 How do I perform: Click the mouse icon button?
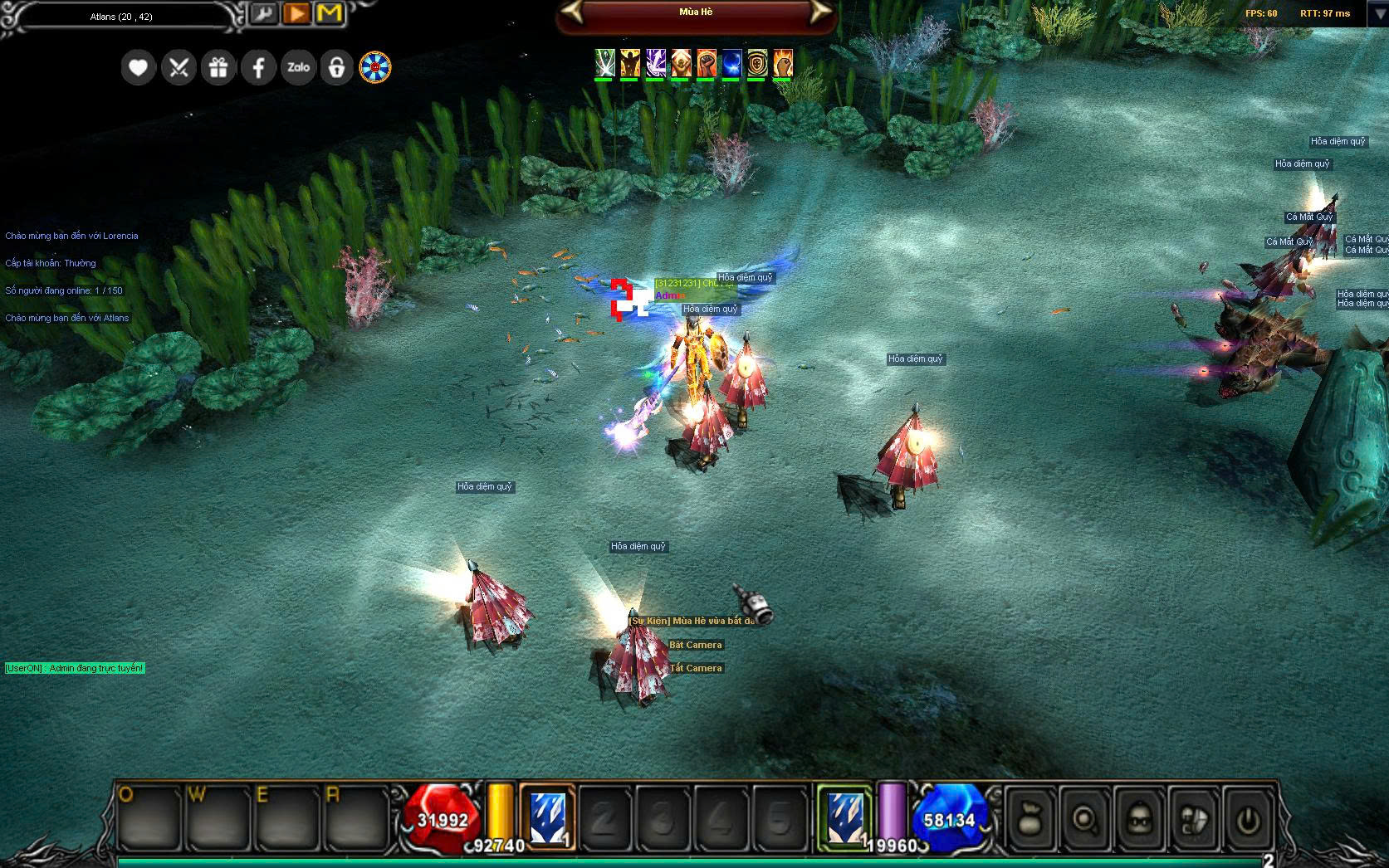pos(1192,819)
